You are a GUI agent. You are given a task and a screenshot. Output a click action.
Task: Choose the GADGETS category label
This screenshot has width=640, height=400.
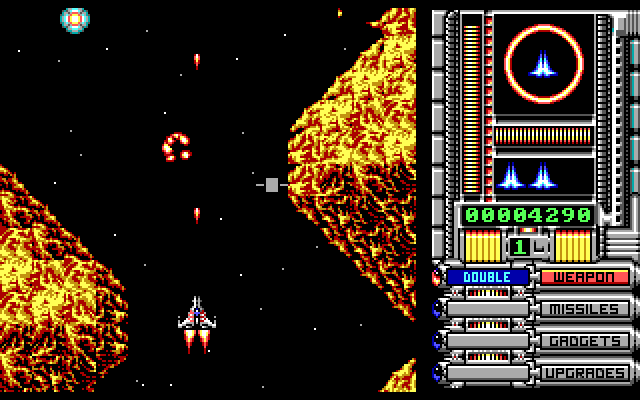(x=586, y=341)
